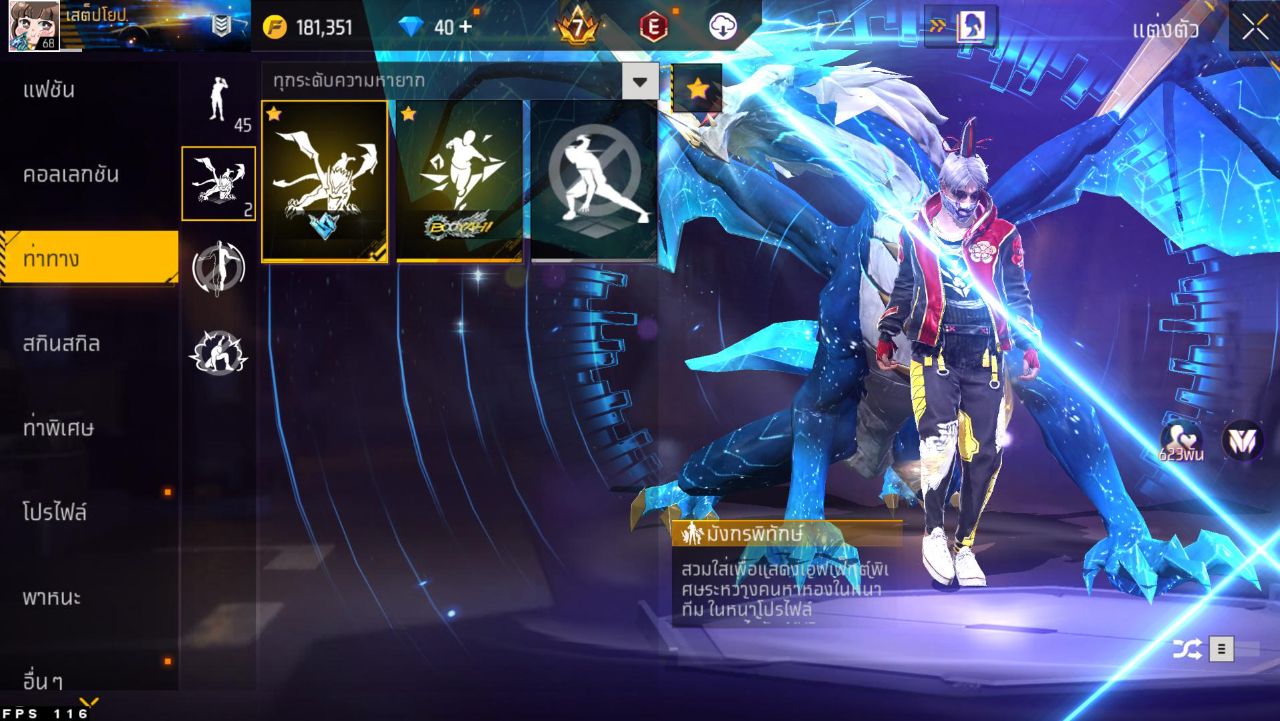
Task: Switch to the สกินสกิล tab
Action: [x=62, y=343]
